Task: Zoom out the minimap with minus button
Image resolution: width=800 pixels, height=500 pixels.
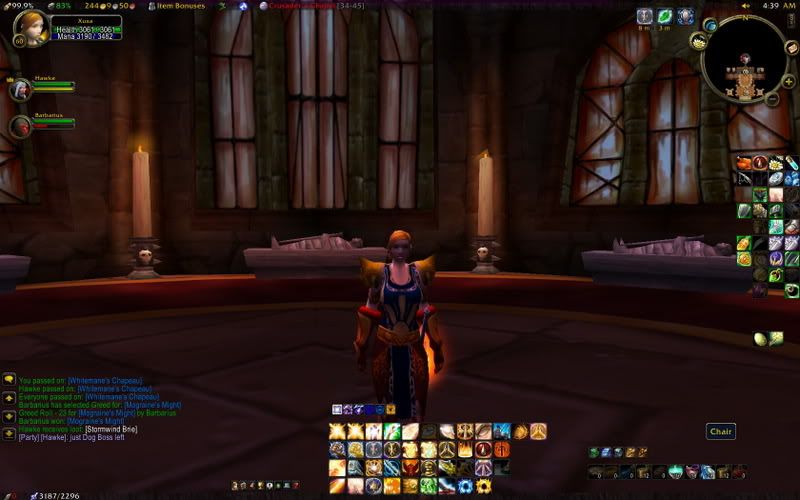Action: (773, 98)
